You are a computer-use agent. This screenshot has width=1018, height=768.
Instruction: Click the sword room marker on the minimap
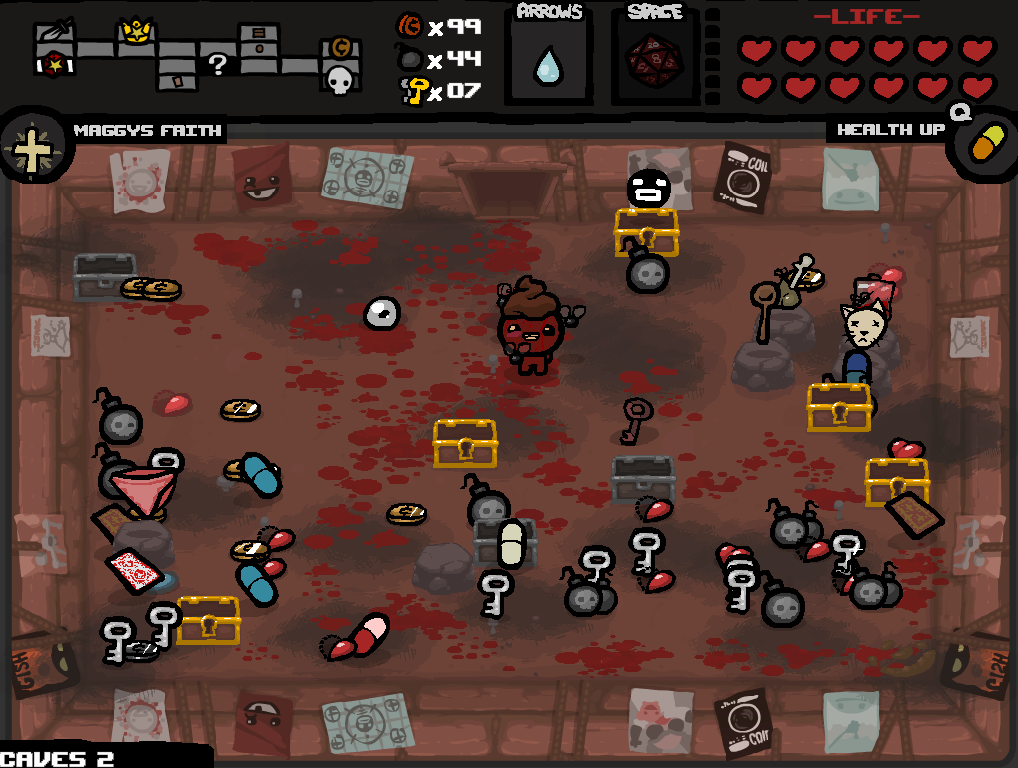(52, 31)
